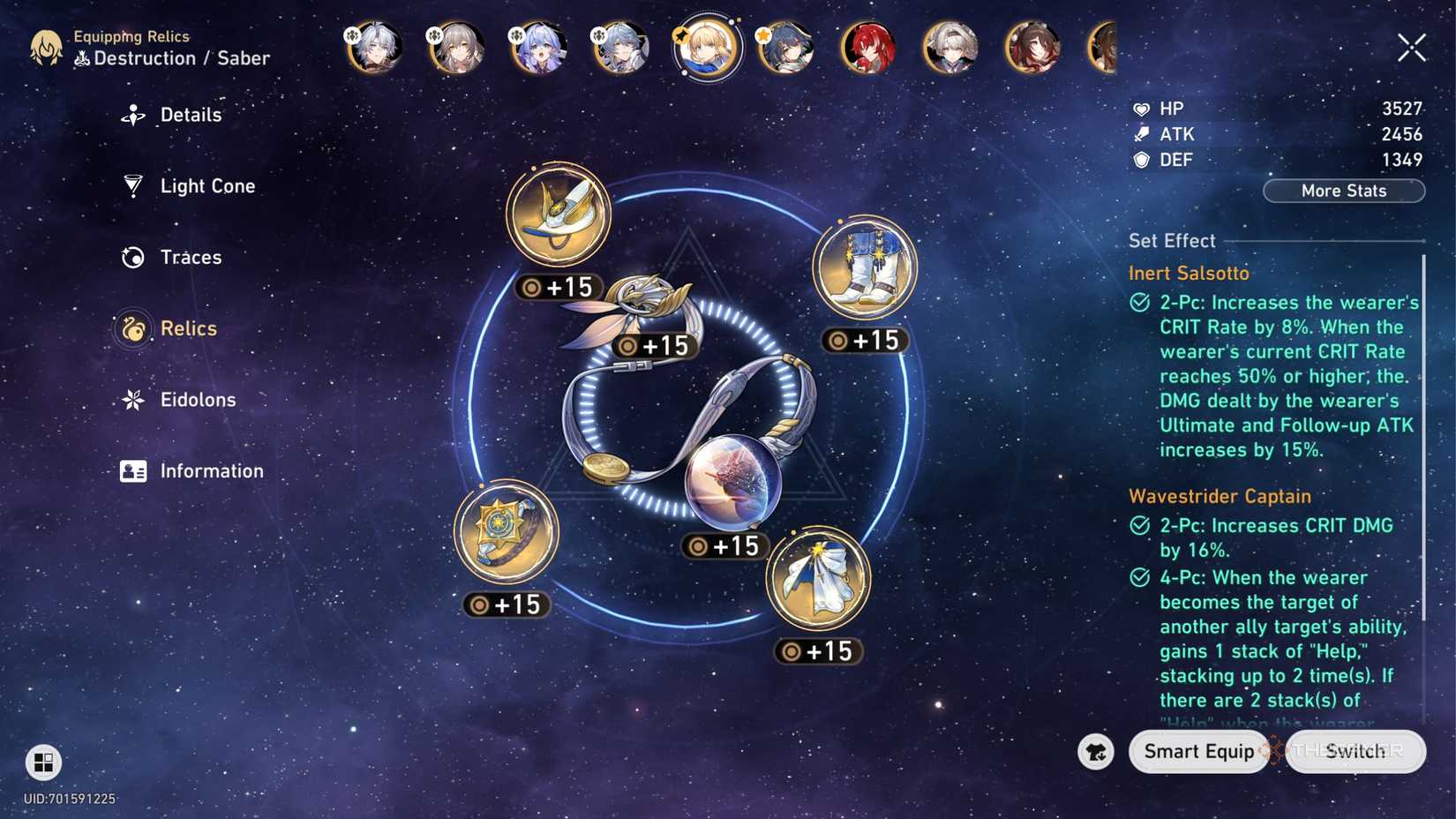Toggle the Wavestrider Captain 4-Pc checkmark

pos(1139,578)
